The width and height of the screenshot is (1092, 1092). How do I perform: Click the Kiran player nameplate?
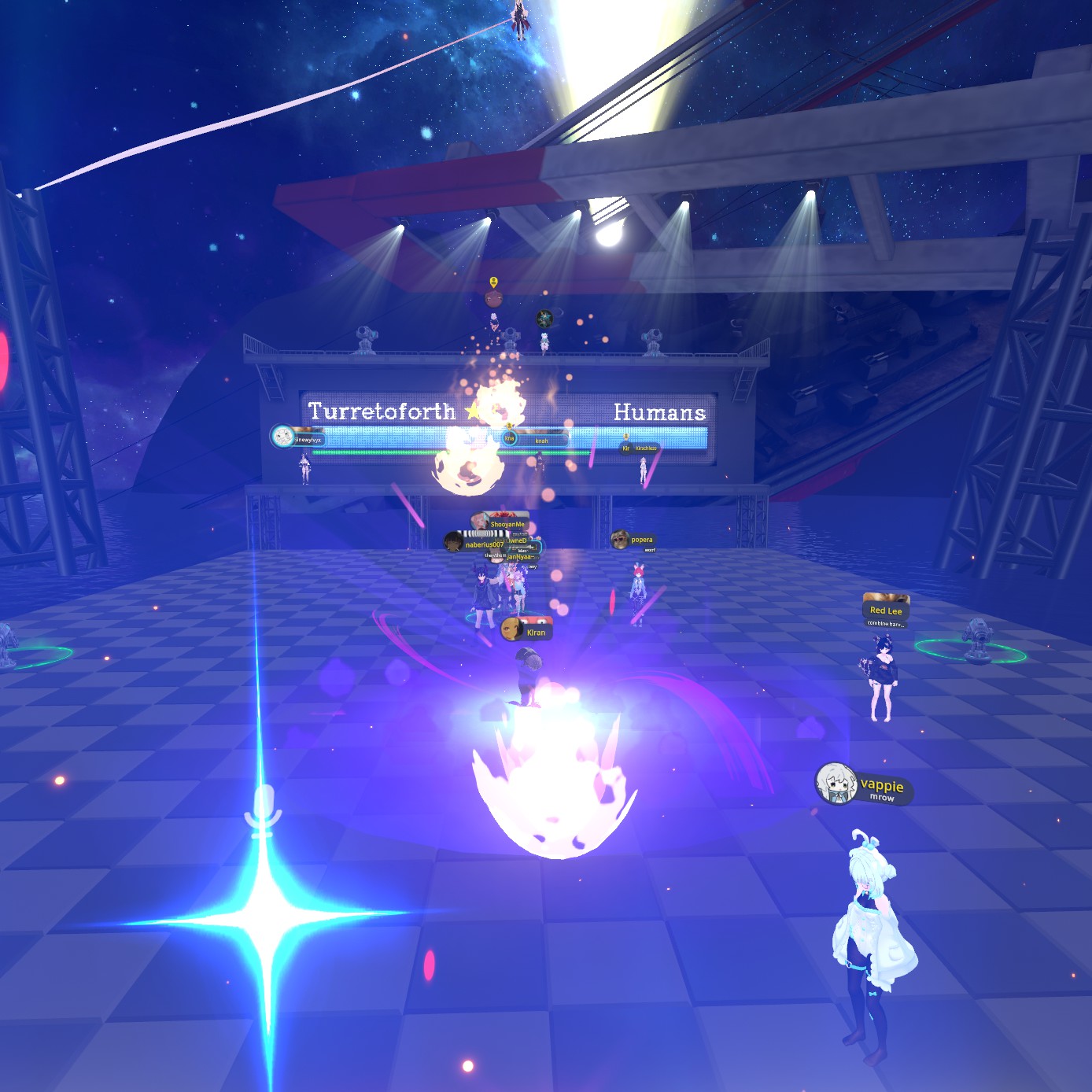pos(527,631)
